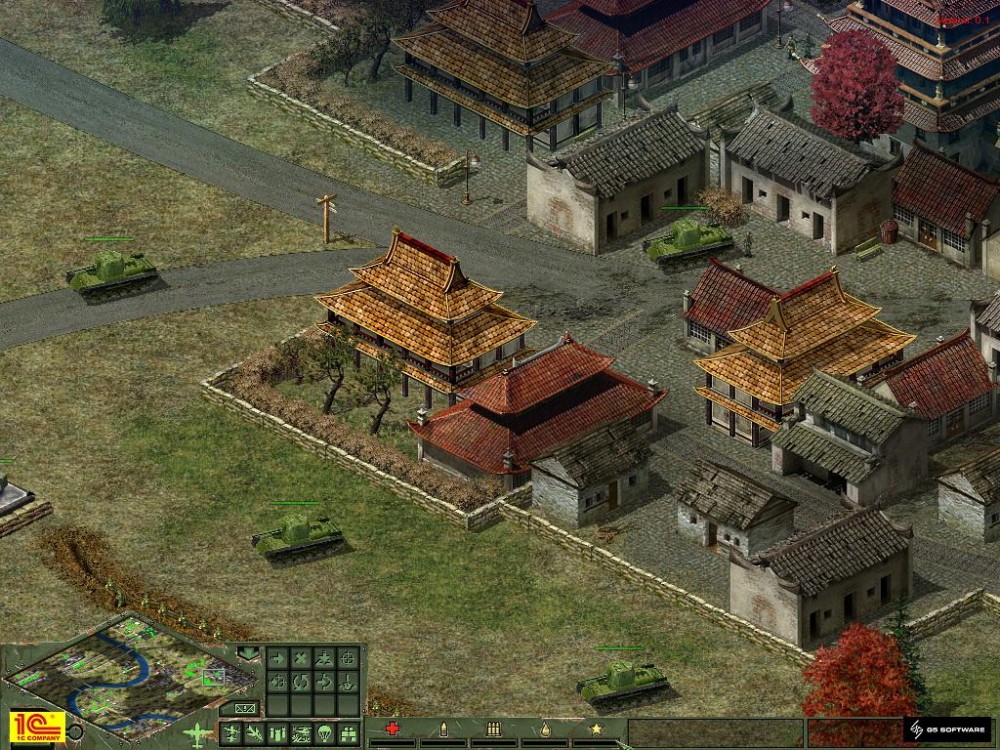The width and height of the screenshot is (1000, 750).
Task: Click the formation squares icon
Action: pos(348,733)
